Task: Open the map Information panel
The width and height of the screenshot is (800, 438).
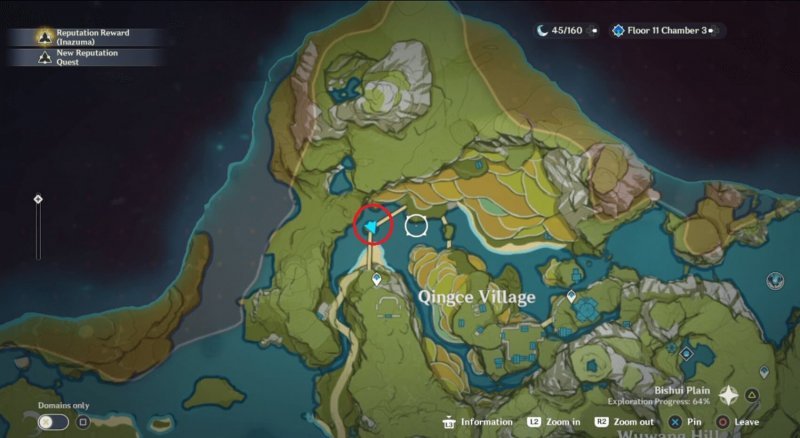Action: coord(480,422)
